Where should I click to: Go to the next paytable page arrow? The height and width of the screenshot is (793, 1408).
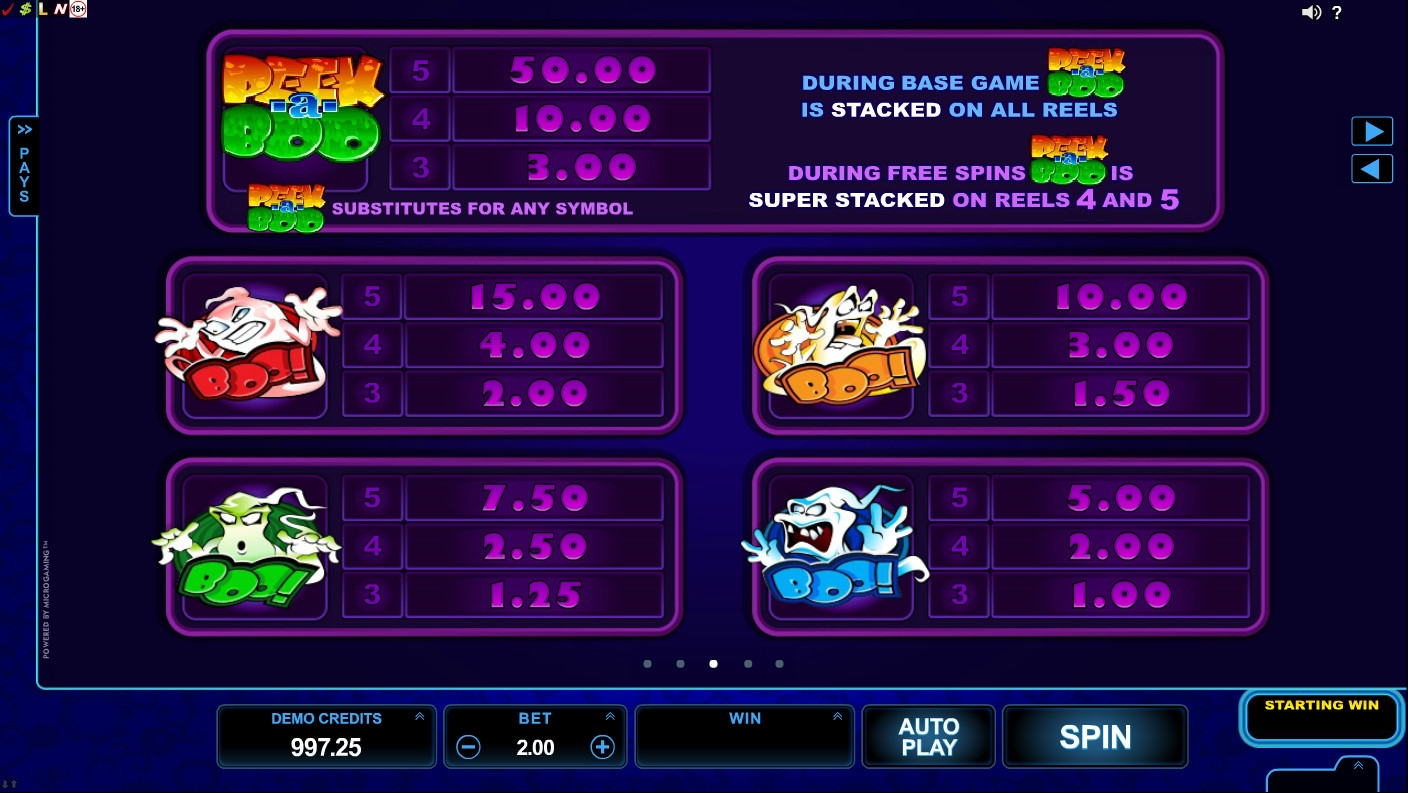[x=1371, y=132]
